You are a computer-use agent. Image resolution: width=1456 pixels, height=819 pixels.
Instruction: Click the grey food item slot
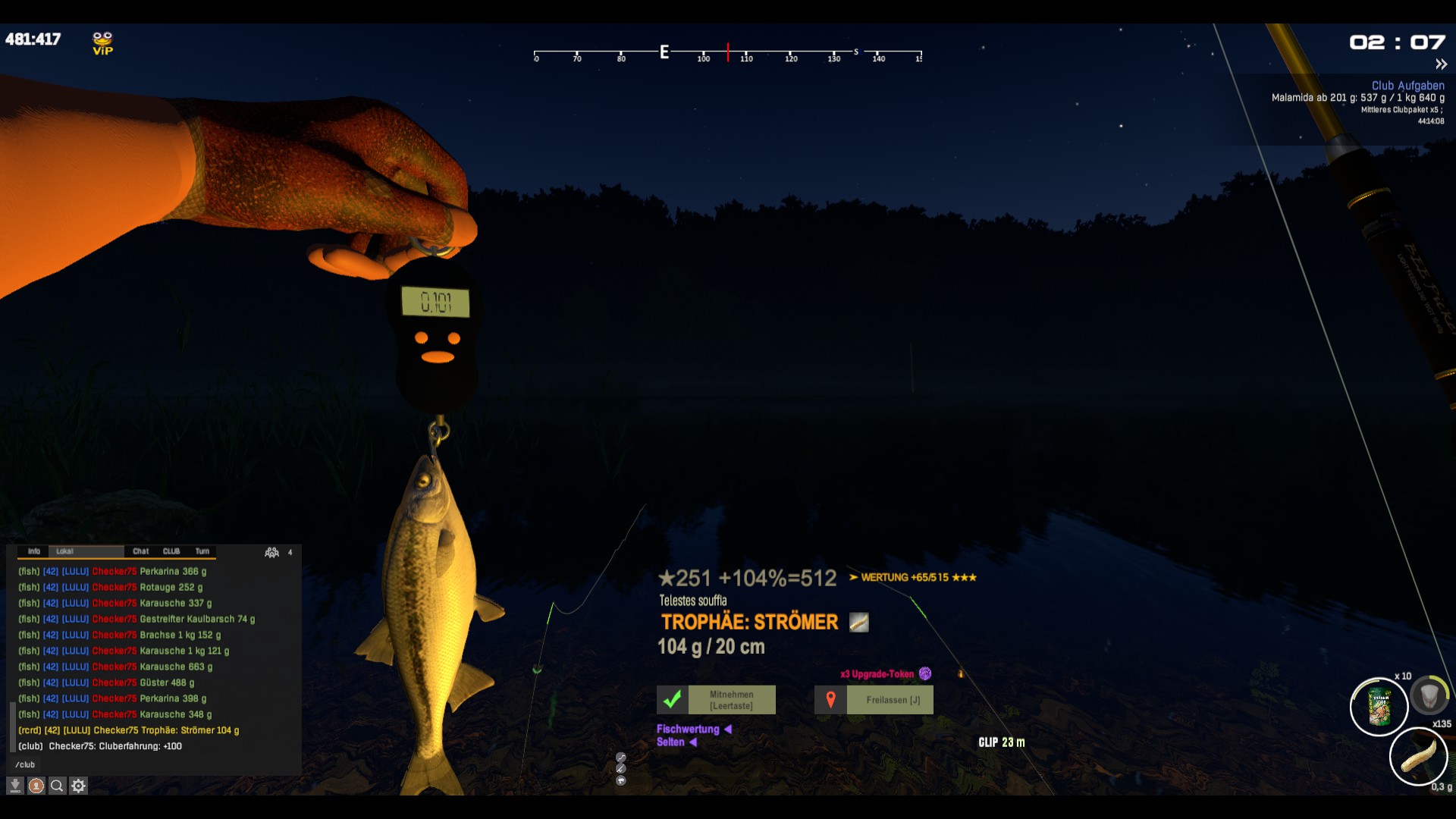pos(1429,695)
